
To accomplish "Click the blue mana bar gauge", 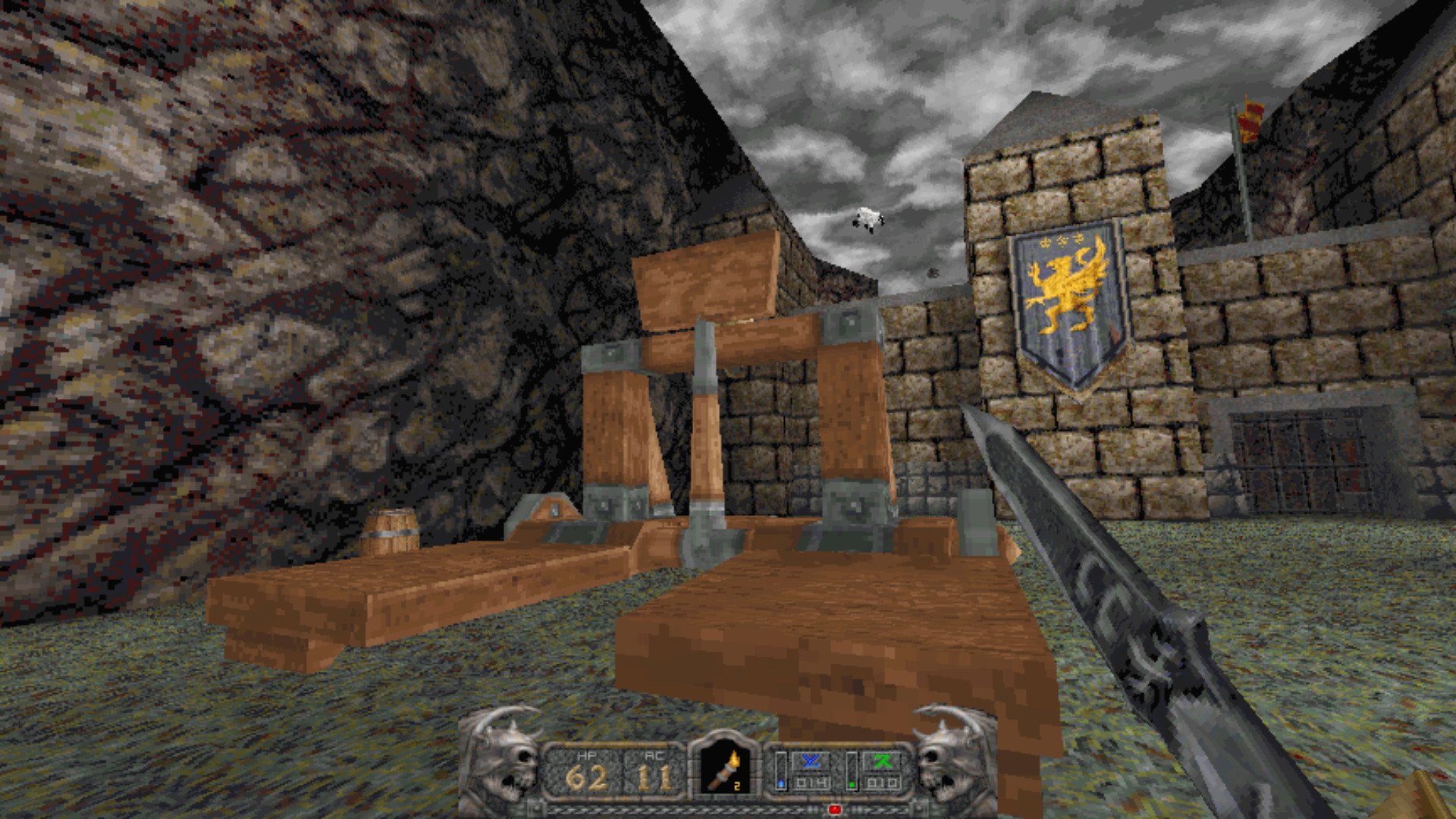I will click(x=781, y=770).
